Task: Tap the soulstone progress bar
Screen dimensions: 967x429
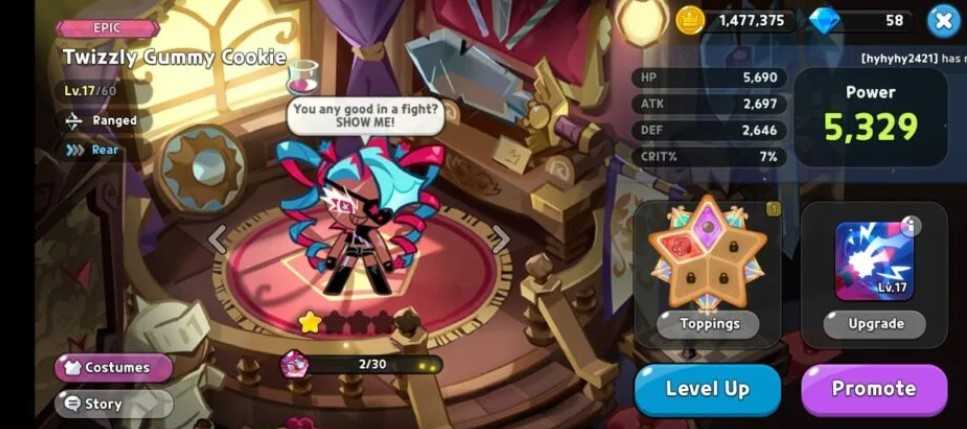Action: point(372,364)
